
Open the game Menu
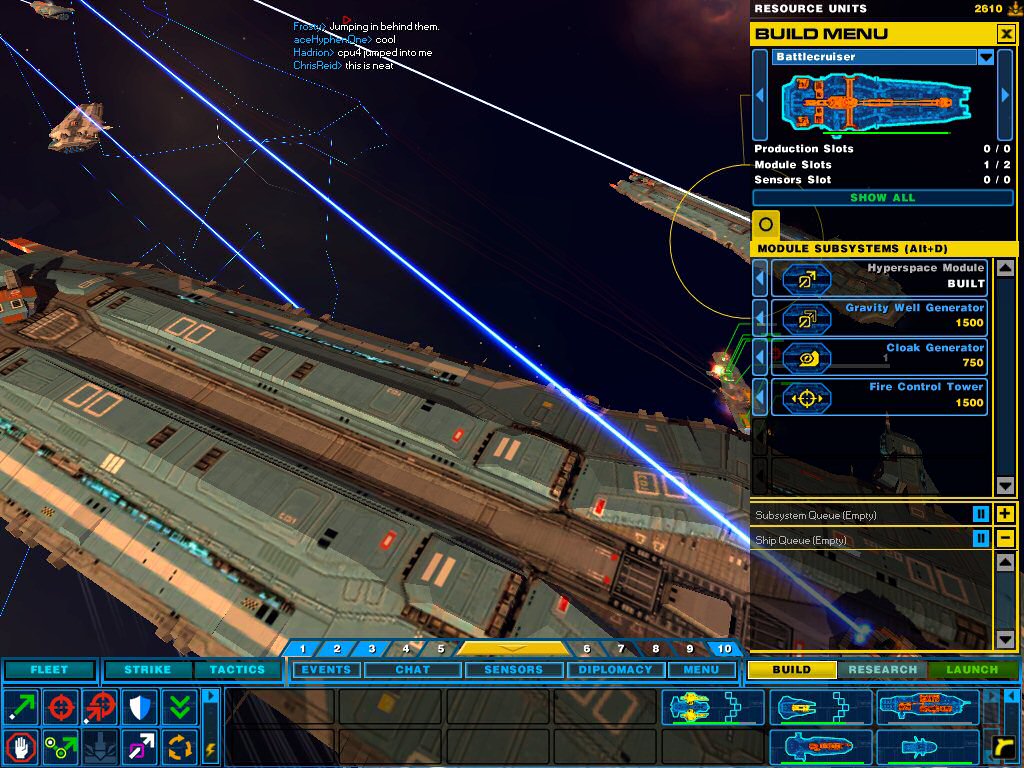pos(701,669)
